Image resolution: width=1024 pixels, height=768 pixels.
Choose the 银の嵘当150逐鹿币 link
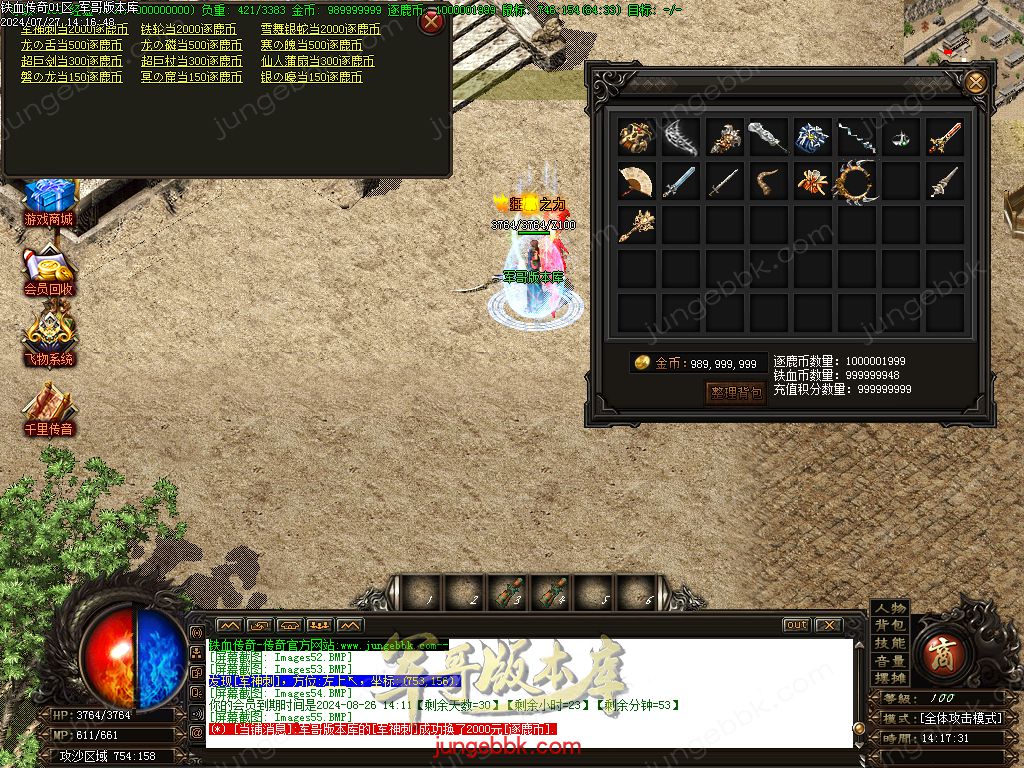(311, 78)
